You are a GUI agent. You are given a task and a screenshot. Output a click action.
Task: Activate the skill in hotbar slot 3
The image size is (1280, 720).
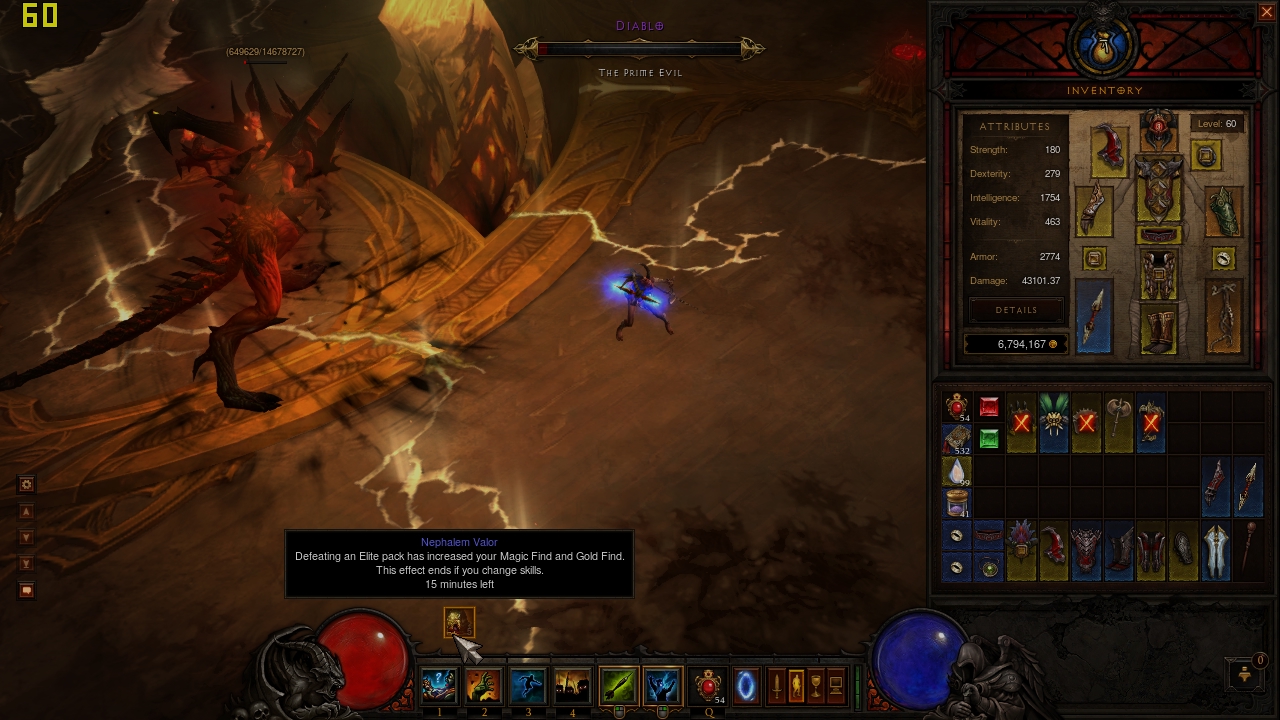(x=528, y=686)
